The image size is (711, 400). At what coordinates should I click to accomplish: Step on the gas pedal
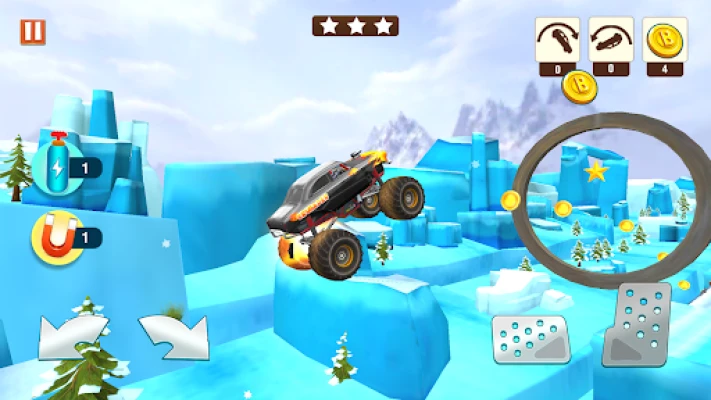click(641, 325)
